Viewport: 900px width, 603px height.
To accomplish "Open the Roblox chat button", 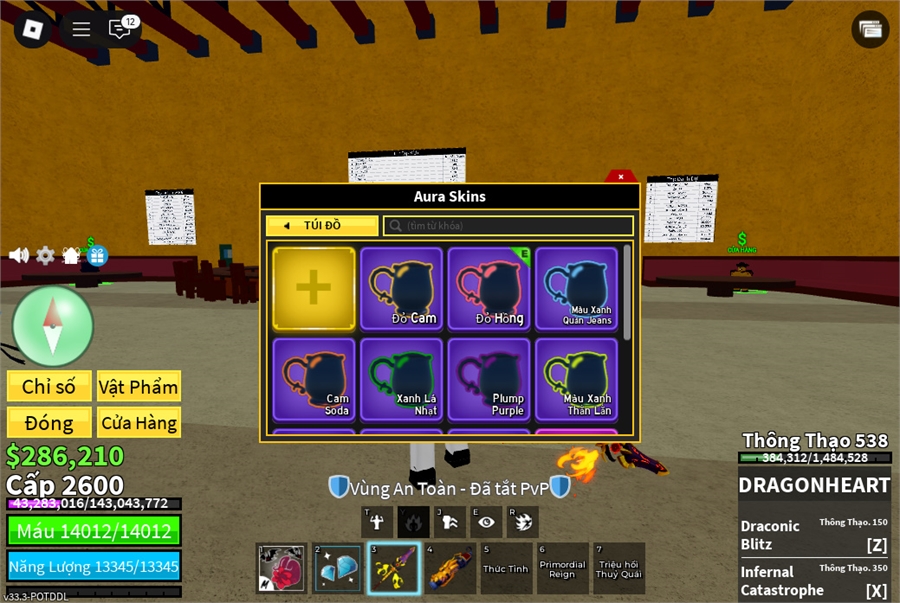I will pyautogui.click(x=120, y=29).
